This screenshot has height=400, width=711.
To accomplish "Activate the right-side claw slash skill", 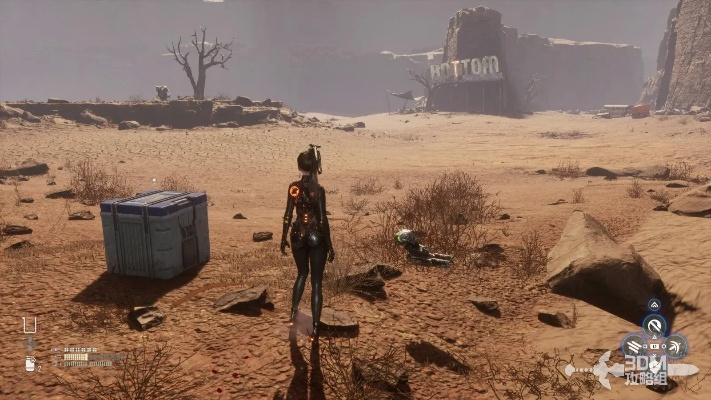I will 677,347.
